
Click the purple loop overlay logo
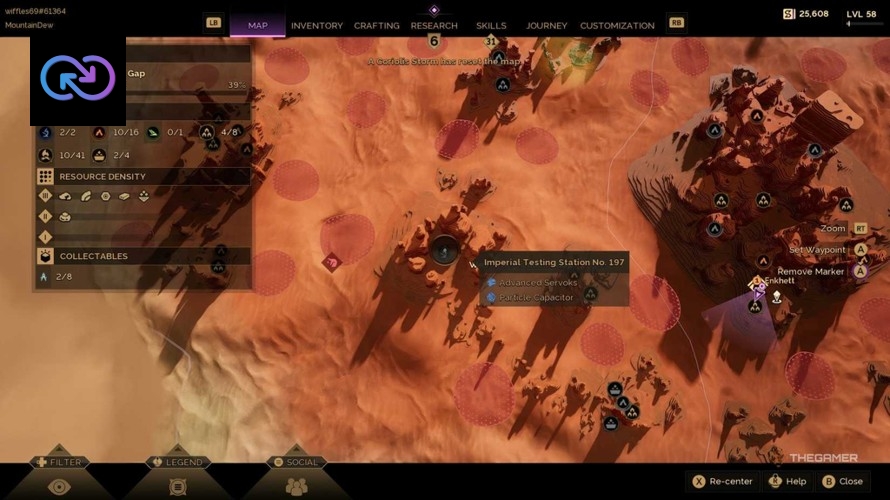click(x=78, y=78)
